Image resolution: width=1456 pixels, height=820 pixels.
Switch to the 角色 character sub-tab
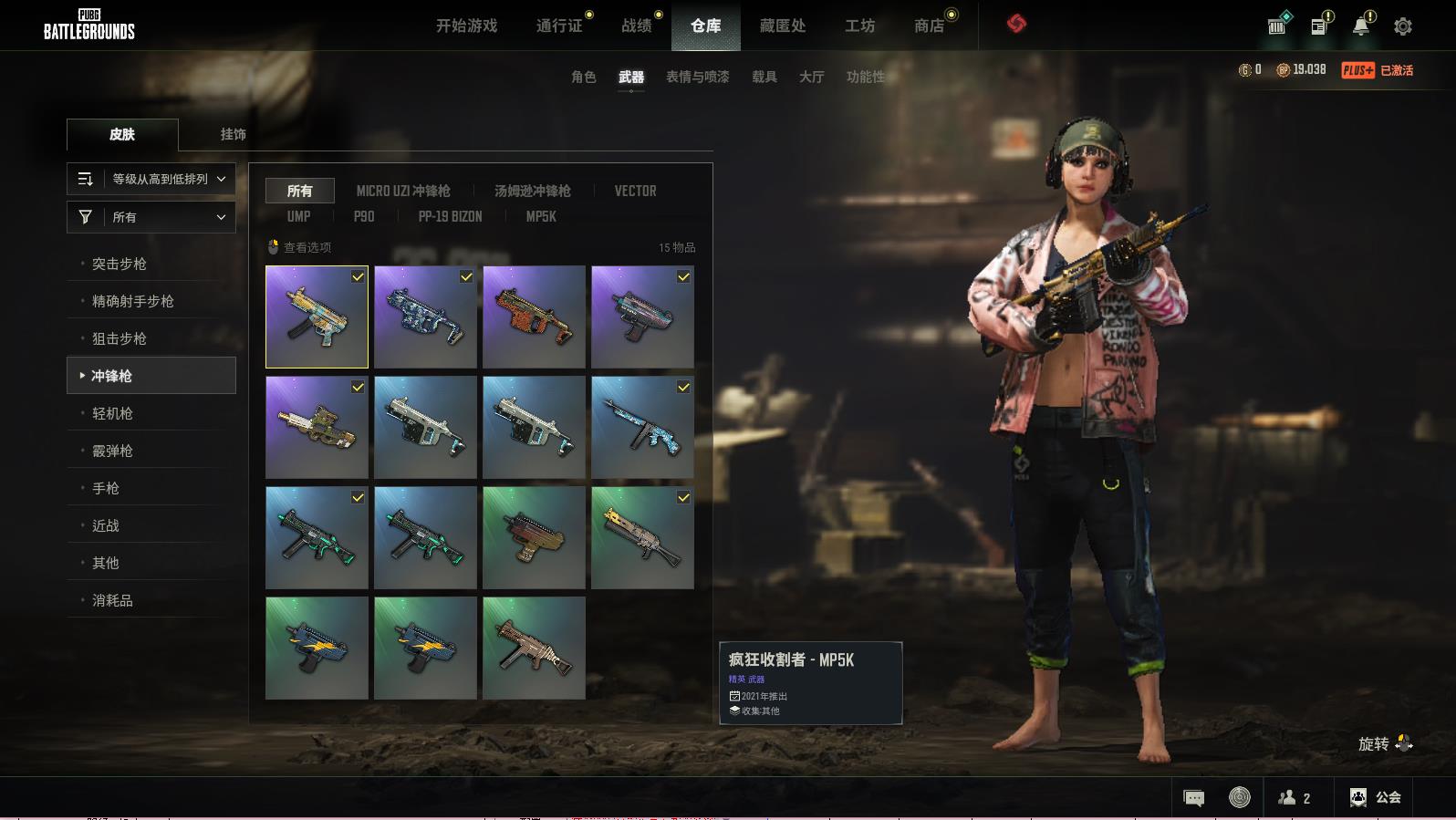pyautogui.click(x=583, y=77)
